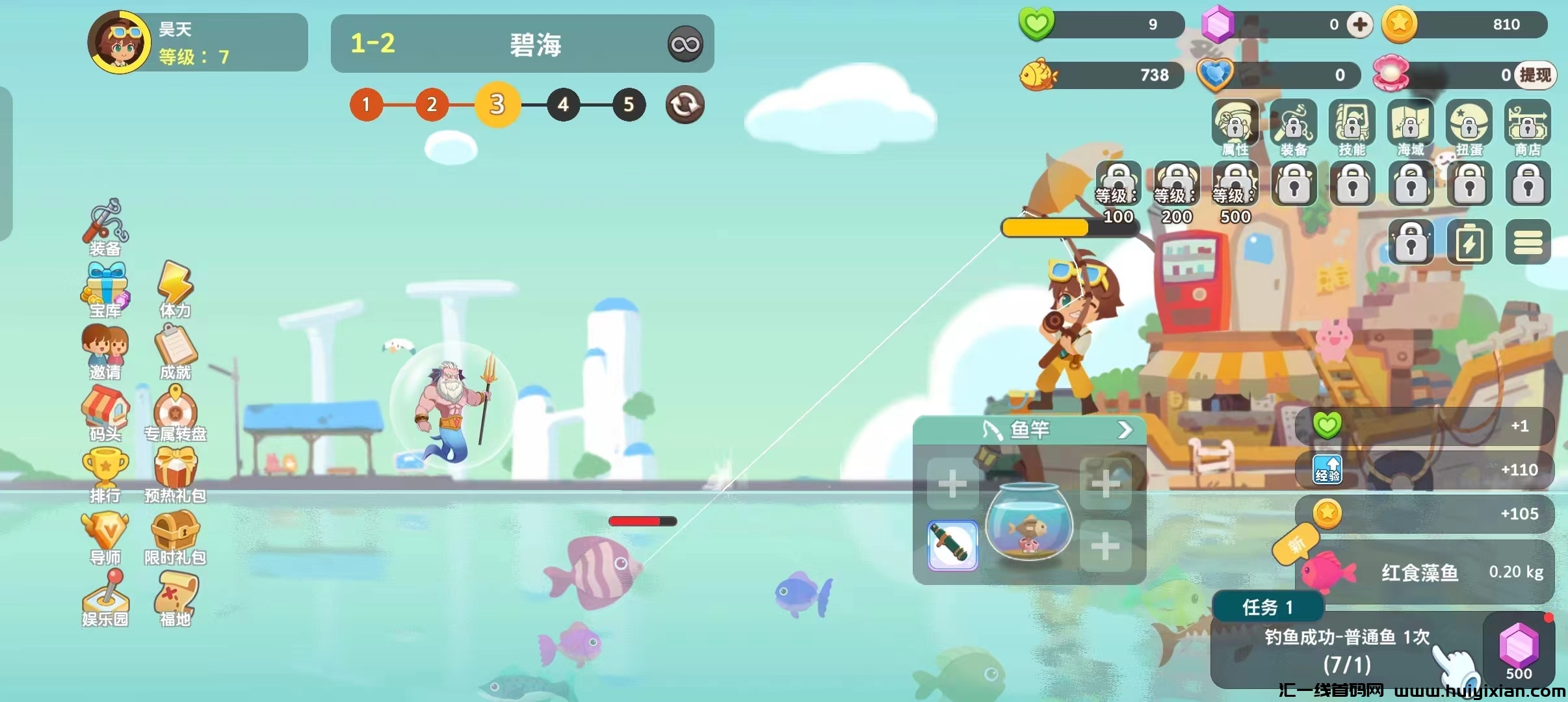The width and height of the screenshot is (1568, 702).
Task: Open the 宝库 gift box
Action: [x=105, y=289]
